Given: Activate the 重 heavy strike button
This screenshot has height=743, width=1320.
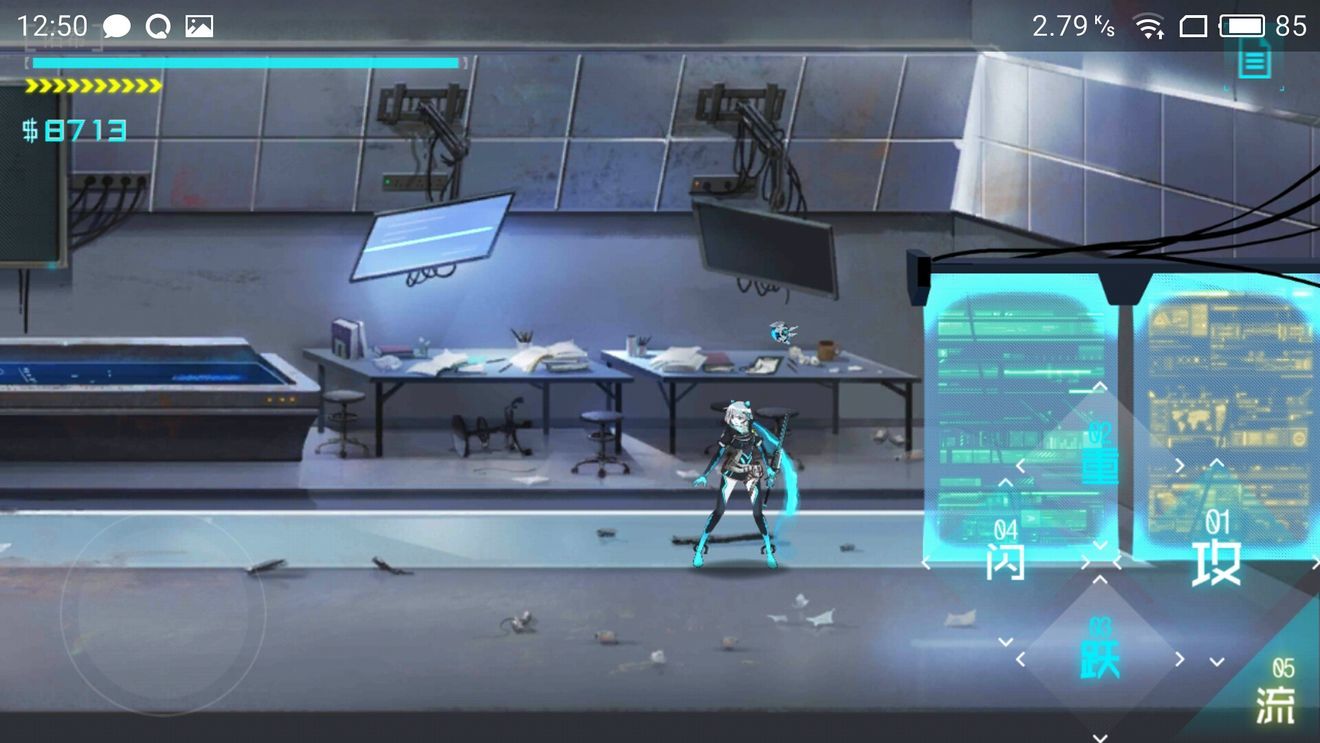Looking at the screenshot, I should tap(1099, 466).
